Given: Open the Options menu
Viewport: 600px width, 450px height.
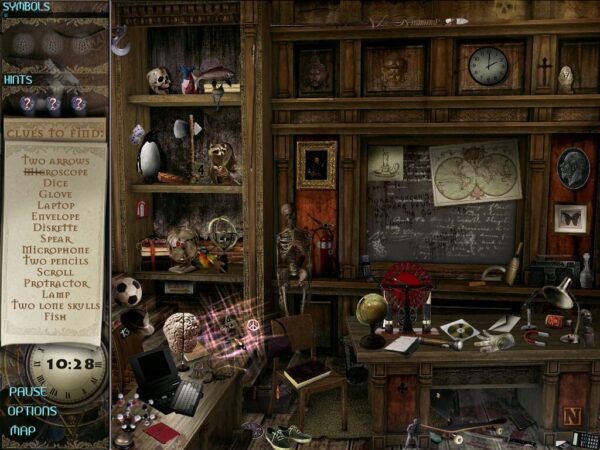Looking at the screenshot, I should point(32,410).
